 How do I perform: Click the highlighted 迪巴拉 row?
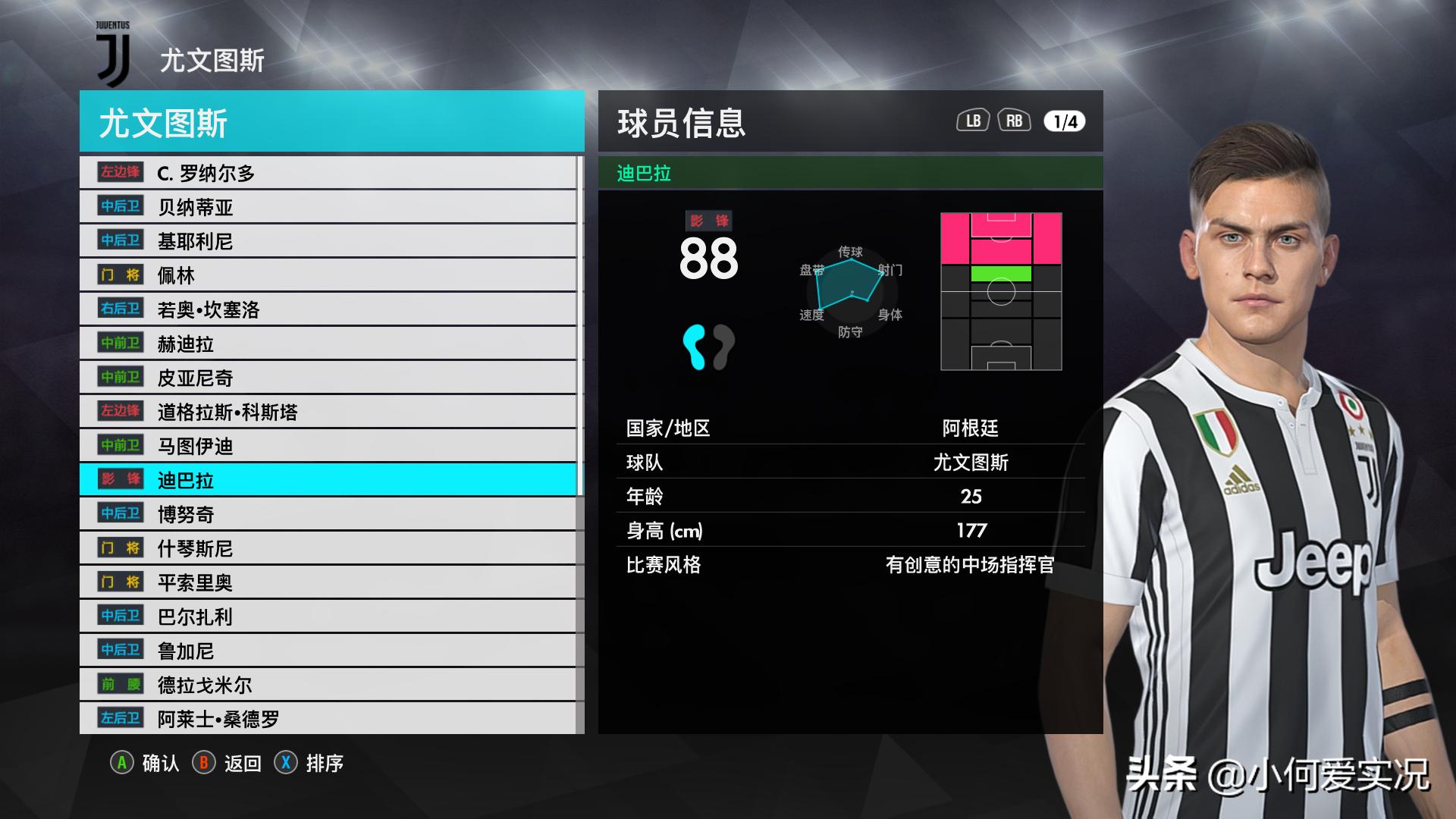point(328,480)
